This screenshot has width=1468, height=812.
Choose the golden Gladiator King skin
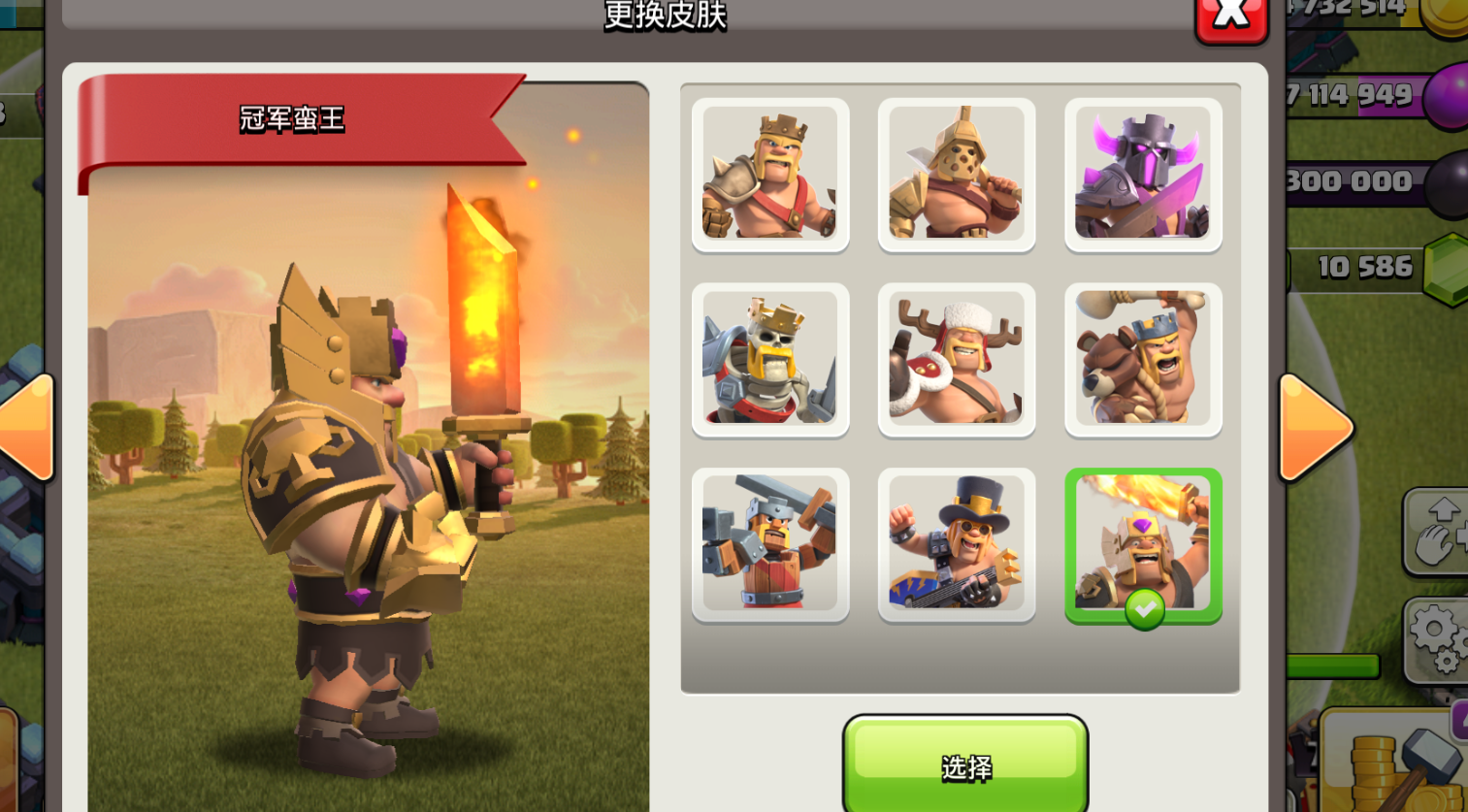[956, 174]
